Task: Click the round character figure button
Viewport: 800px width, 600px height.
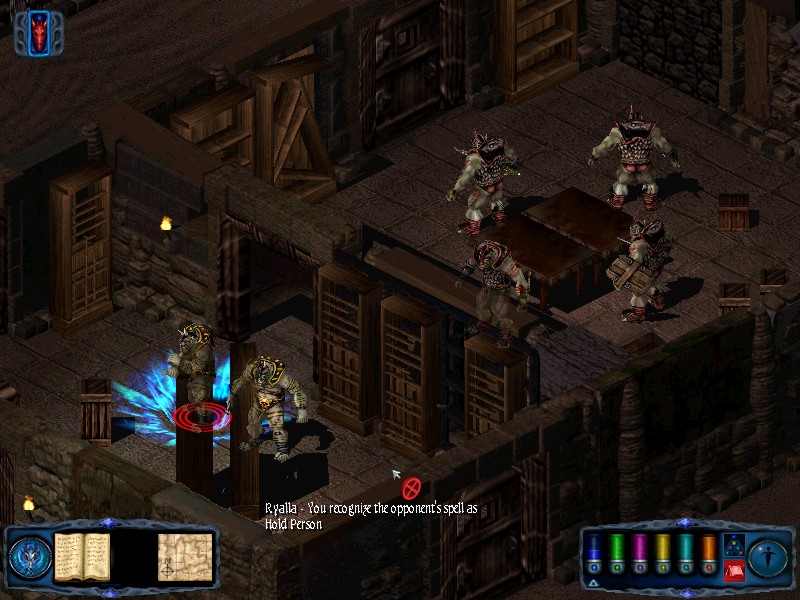Action: pyautogui.click(x=767, y=556)
